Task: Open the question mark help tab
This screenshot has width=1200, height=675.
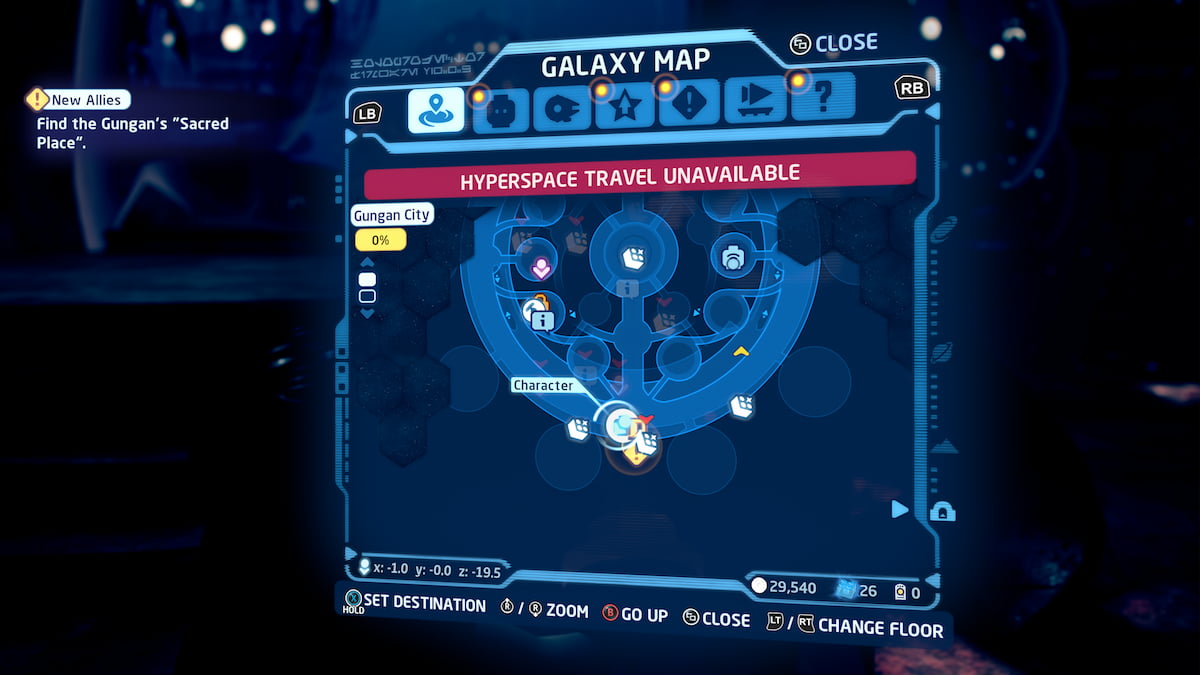Action: 824,99
